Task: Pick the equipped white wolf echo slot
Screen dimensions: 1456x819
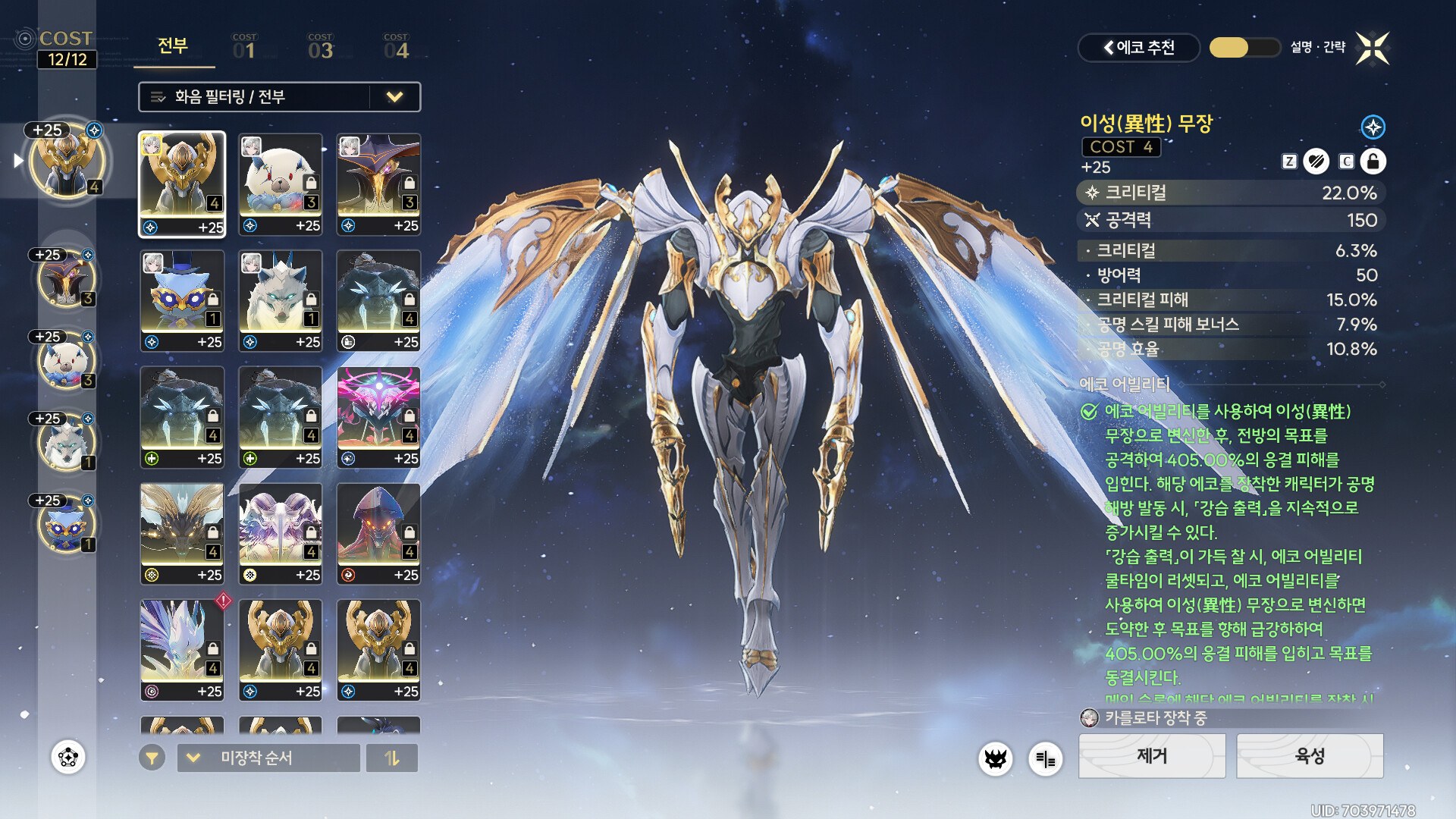Action: click(67, 444)
